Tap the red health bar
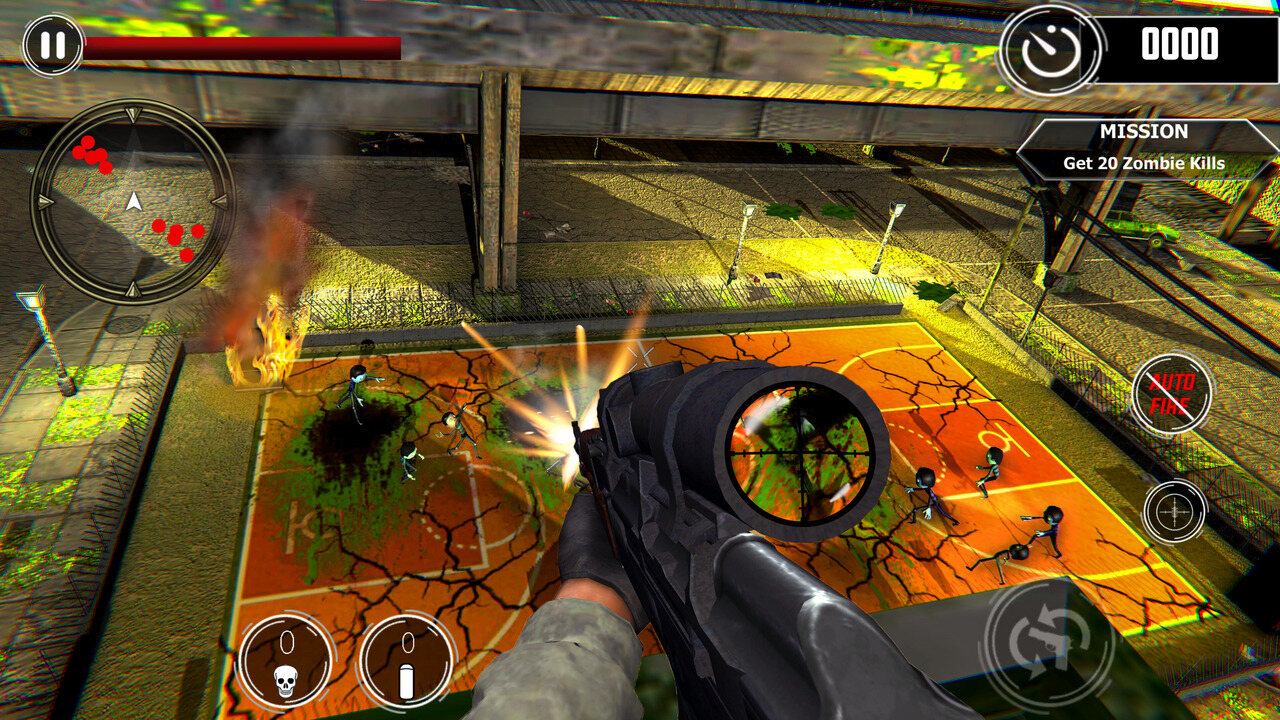Screen dimensions: 1280x720 pos(240,45)
